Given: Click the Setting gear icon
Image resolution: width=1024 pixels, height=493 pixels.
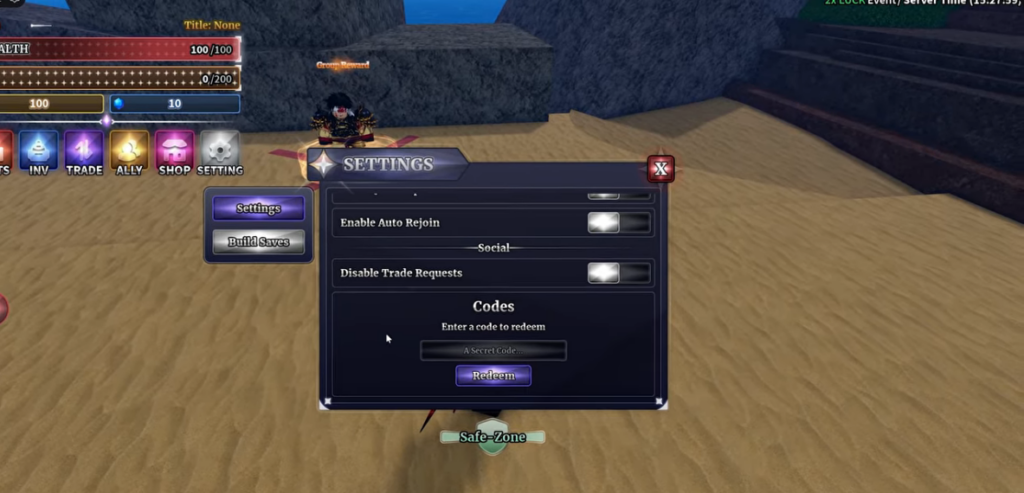Looking at the screenshot, I should [220, 150].
